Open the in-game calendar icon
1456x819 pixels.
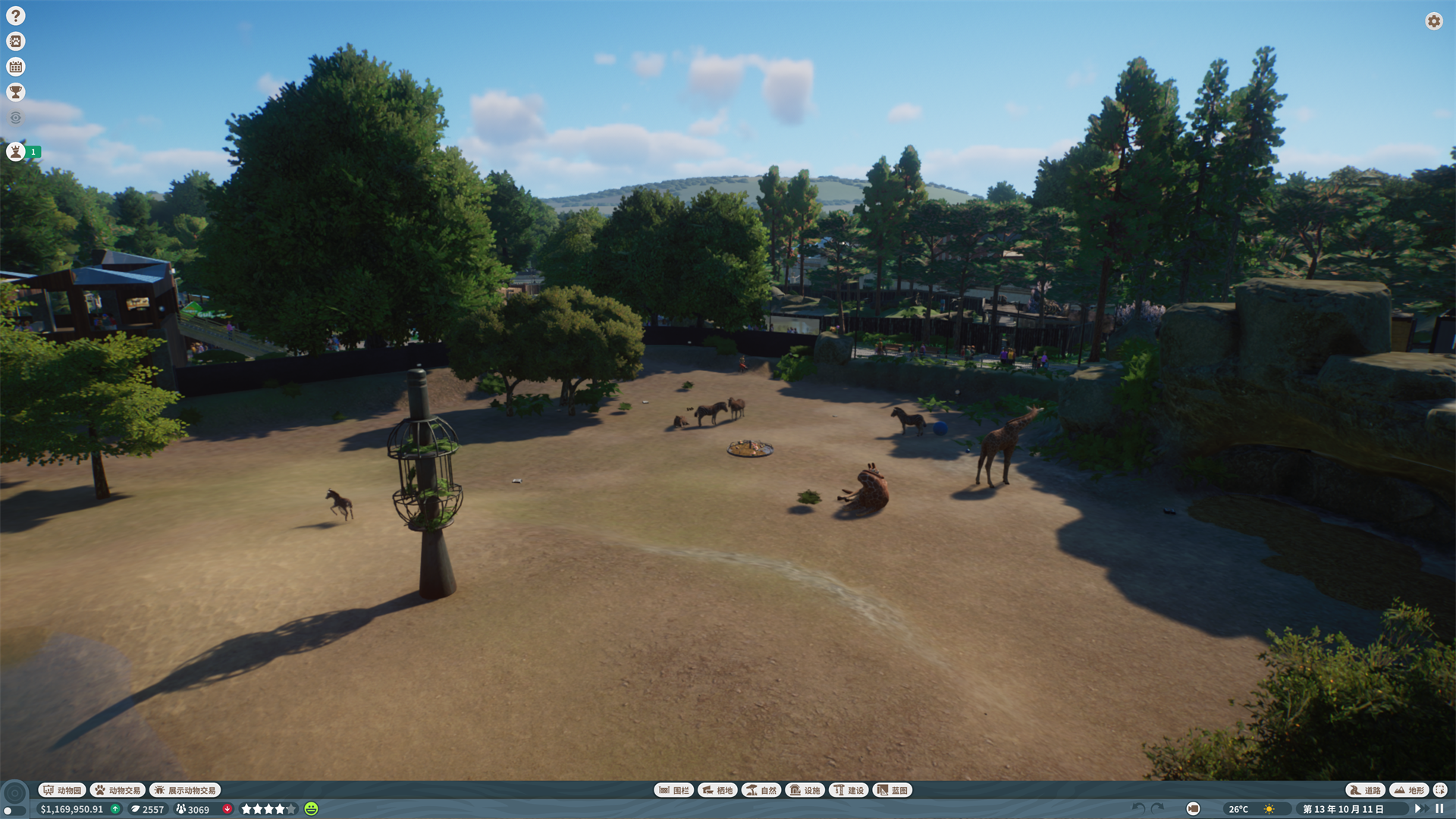(x=15, y=66)
